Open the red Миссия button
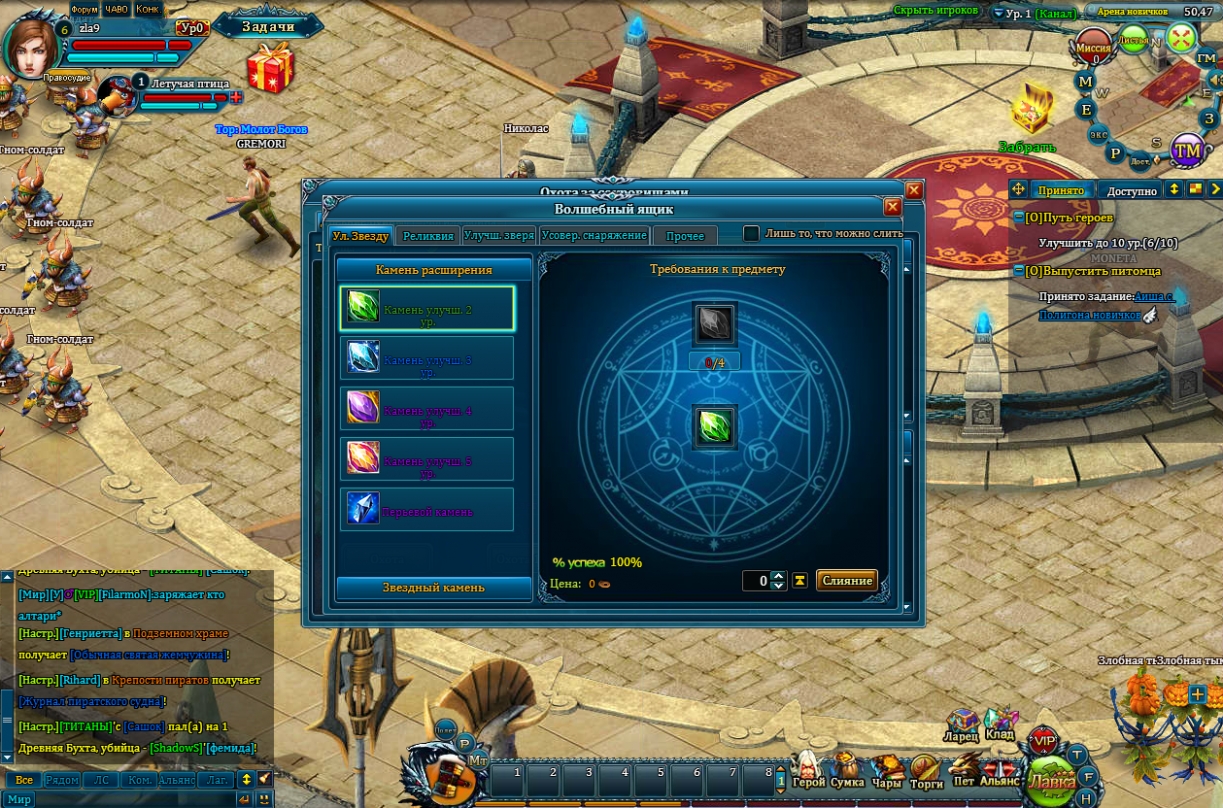 (x=1094, y=47)
